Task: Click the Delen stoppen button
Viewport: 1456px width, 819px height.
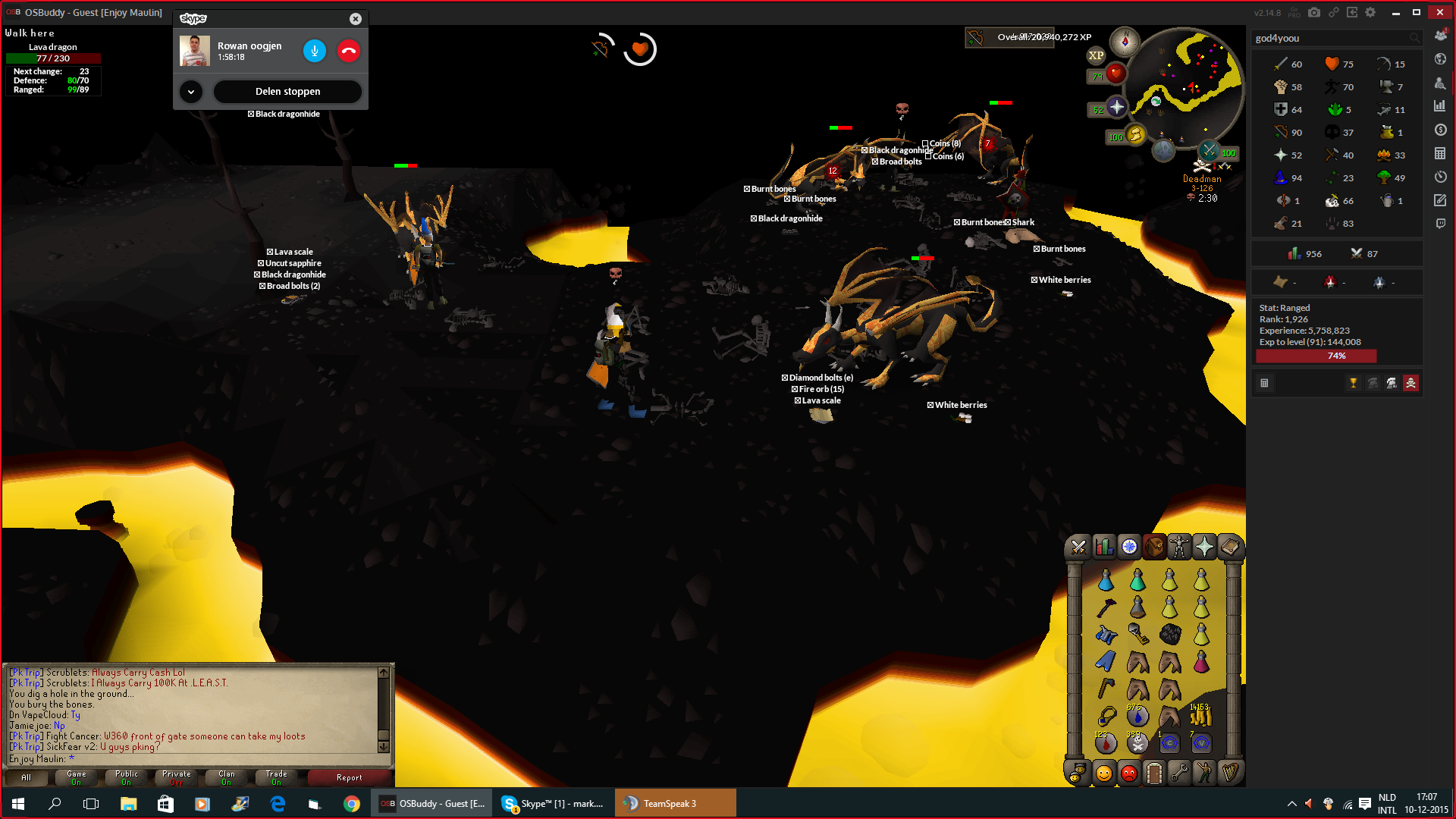Action: click(x=287, y=91)
